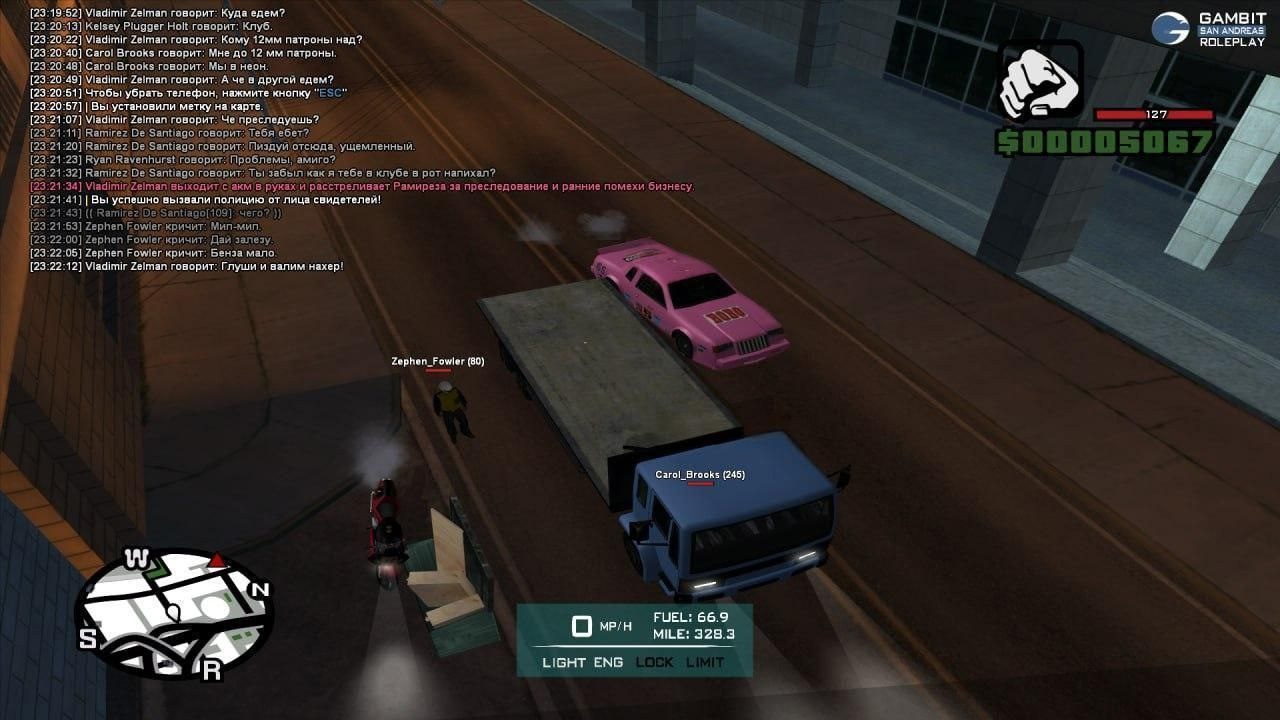Toggle the LIMIT speed indicator

(x=705, y=662)
